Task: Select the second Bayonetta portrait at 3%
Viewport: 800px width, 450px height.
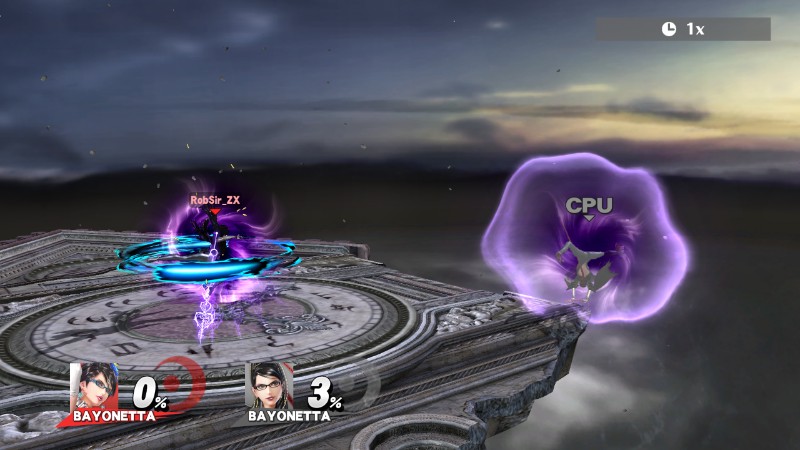Action: (x=265, y=385)
